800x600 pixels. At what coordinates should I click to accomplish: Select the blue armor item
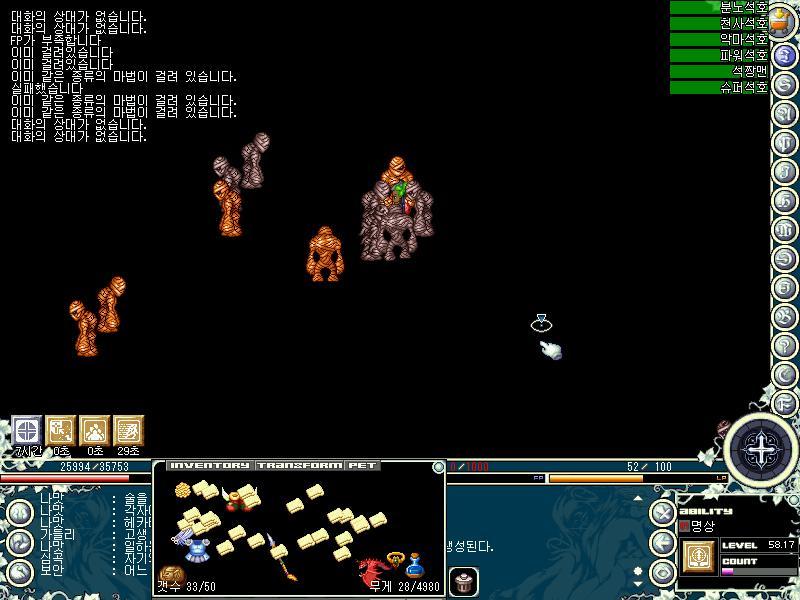tap(197, 551)
